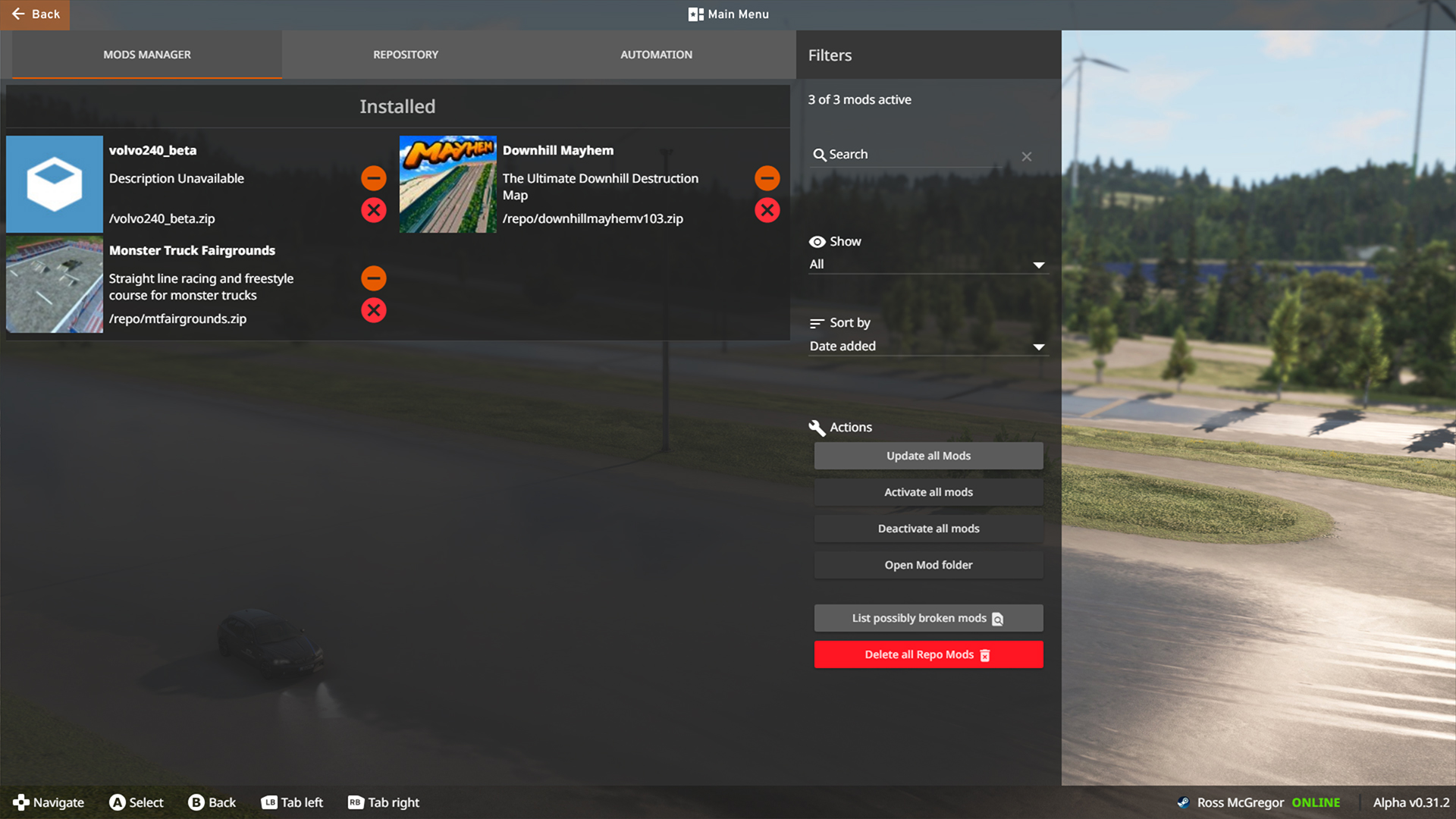Open the Sort by dropdown showing Date added

(x=927, y=347)
